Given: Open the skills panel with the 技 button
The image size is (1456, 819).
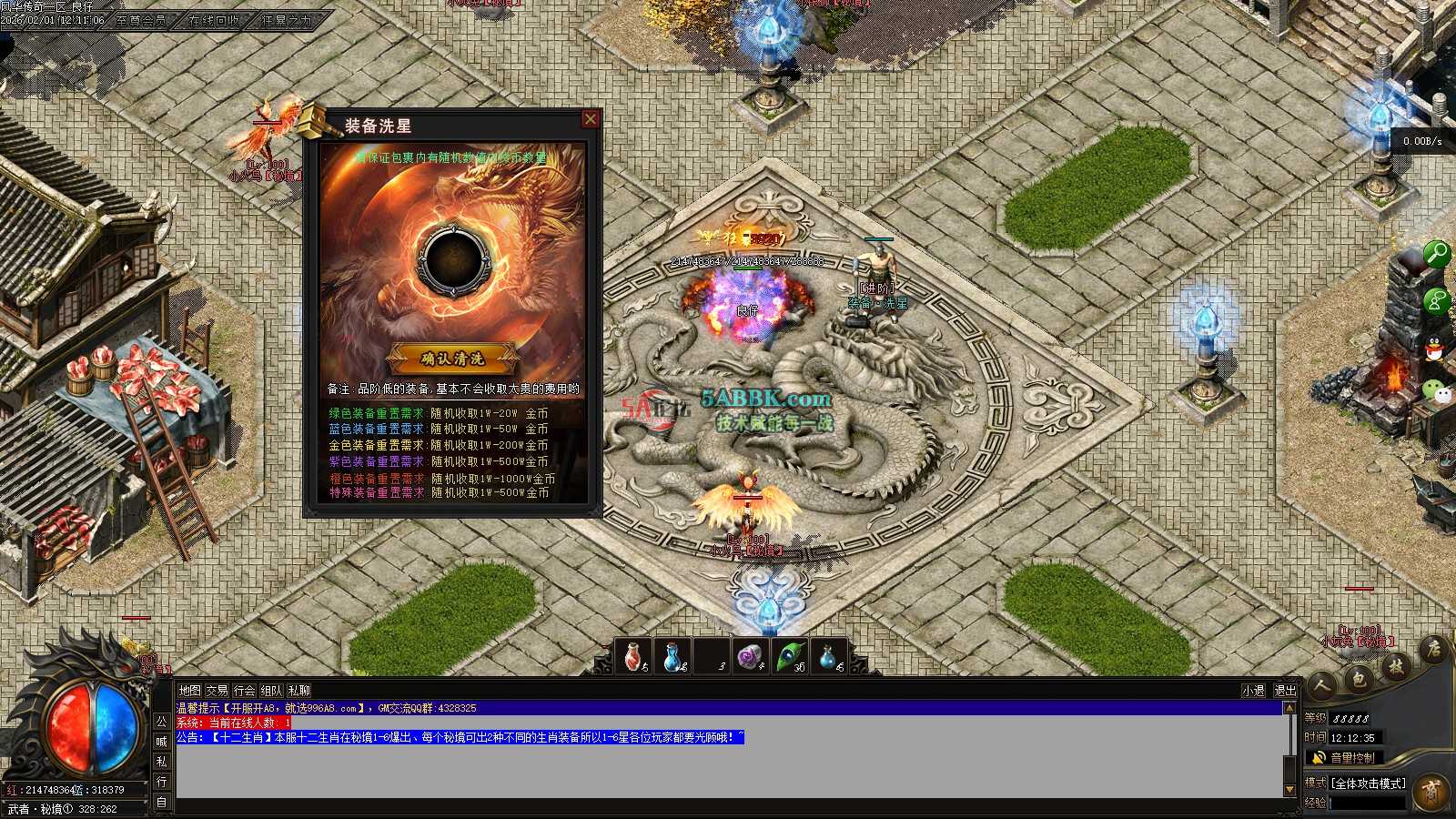Looking at the screenshot, I should coord(1395,667).
